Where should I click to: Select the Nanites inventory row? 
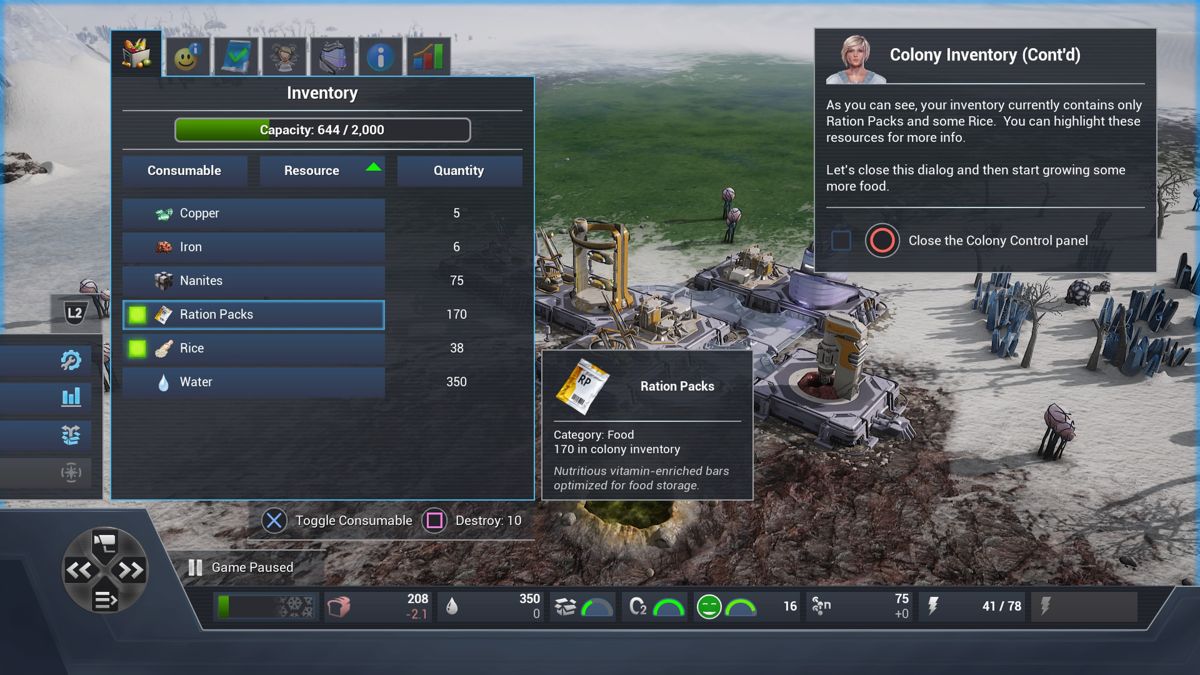254,281
